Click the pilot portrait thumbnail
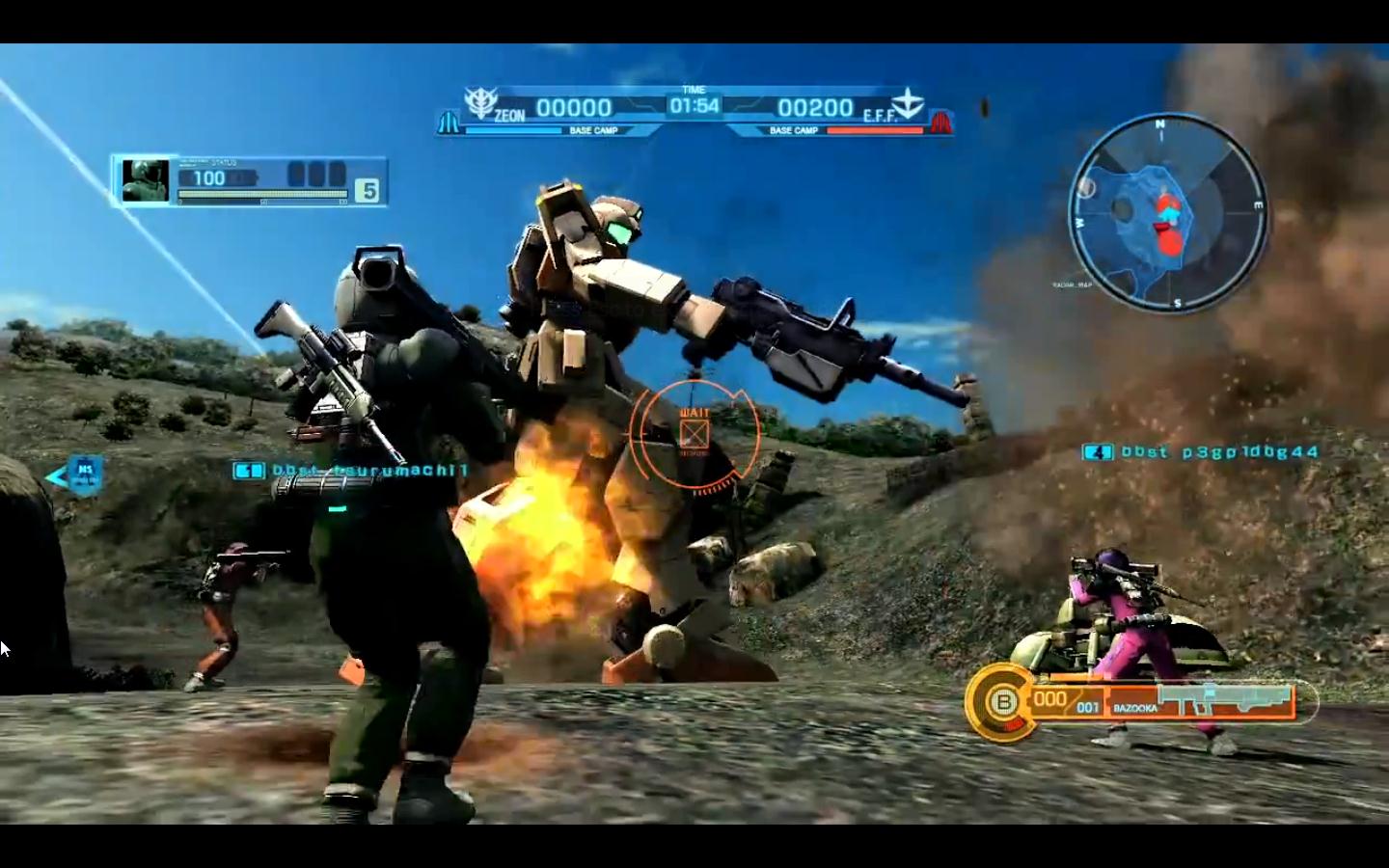The height and width of the screenshot is (868, 1389). tap(147, 178)
